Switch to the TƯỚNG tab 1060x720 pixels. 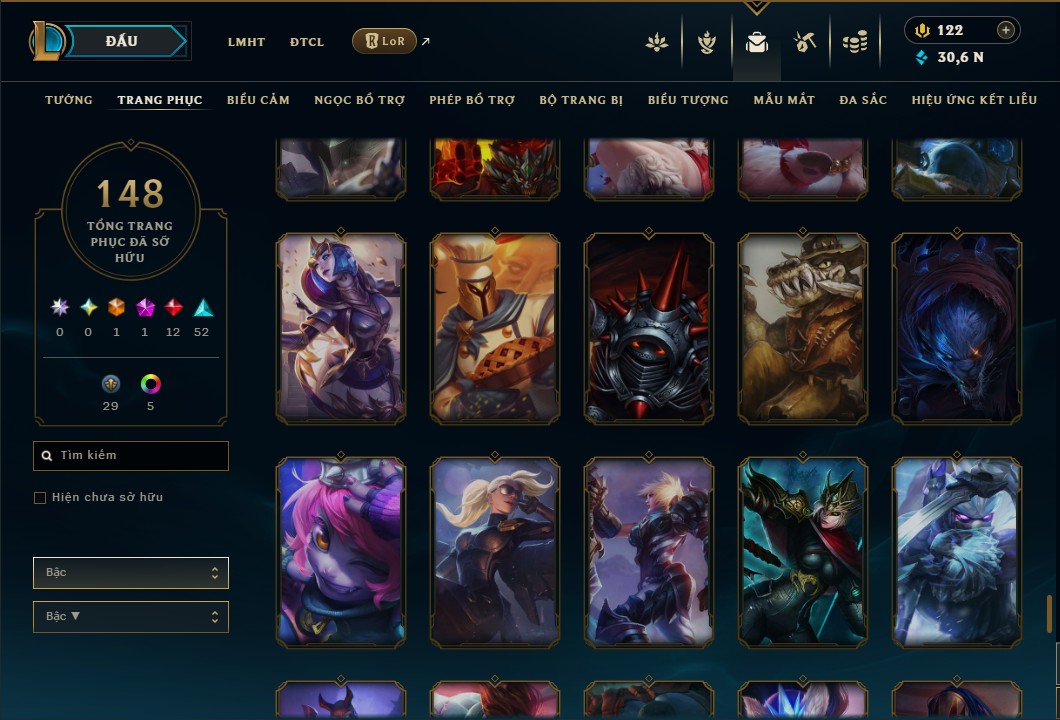point(69,100)
